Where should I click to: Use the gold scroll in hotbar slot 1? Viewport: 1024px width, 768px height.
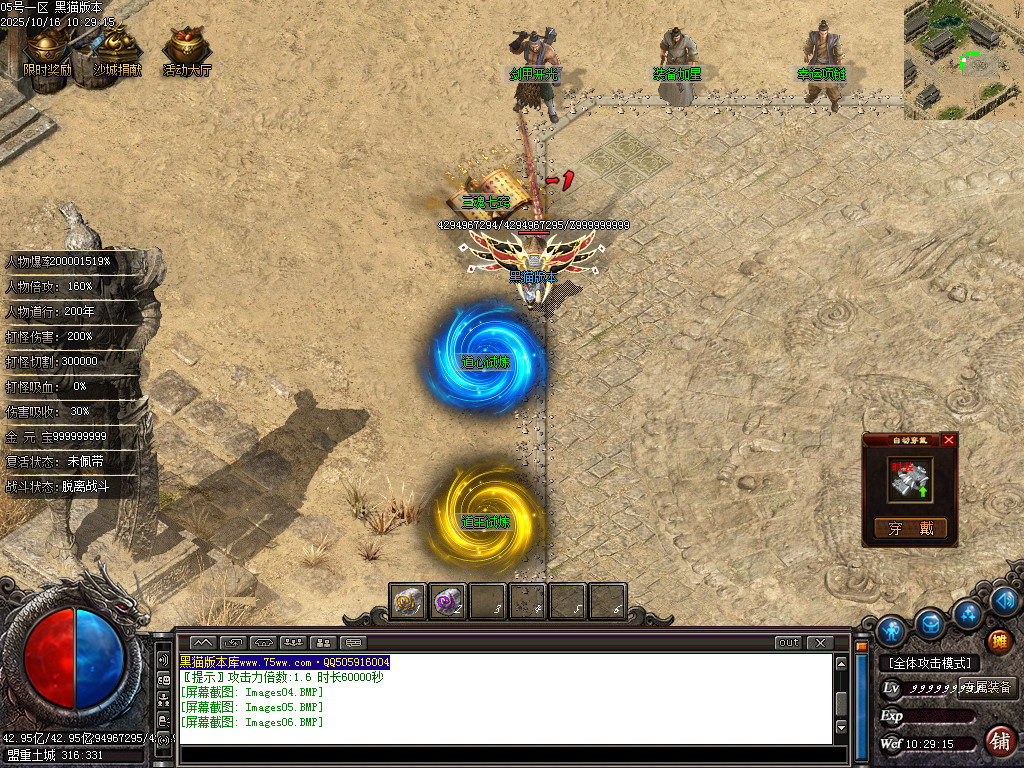[x=408, y=602]
